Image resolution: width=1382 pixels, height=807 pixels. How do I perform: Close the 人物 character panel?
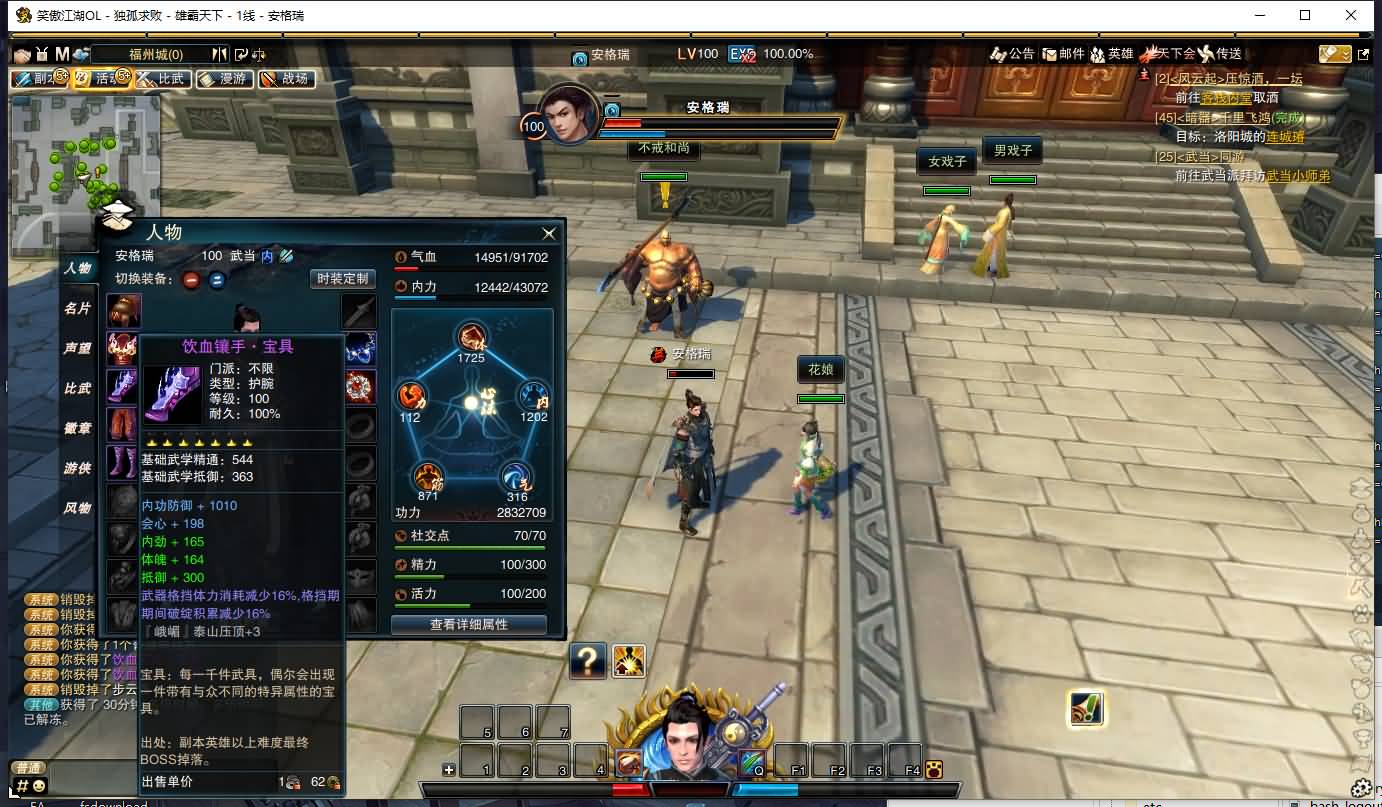(x=549, y=234)
